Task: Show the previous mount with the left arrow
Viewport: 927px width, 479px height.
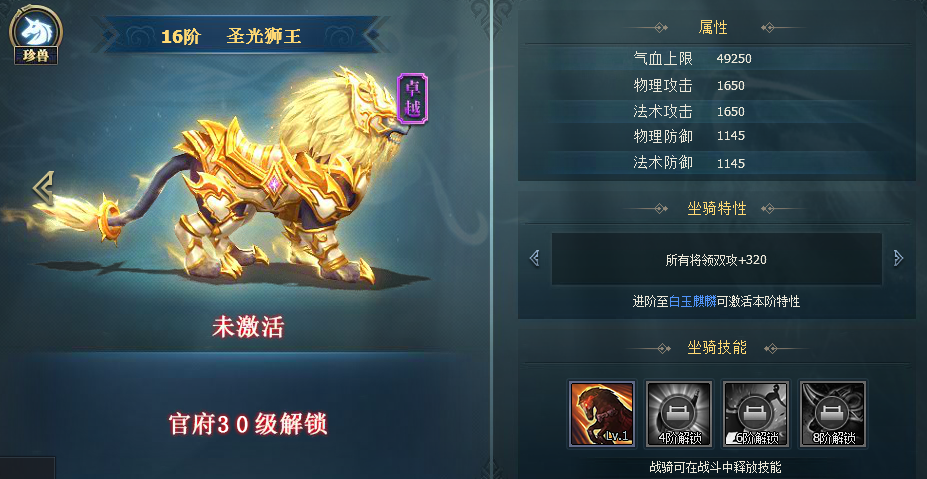Action: 42,187
